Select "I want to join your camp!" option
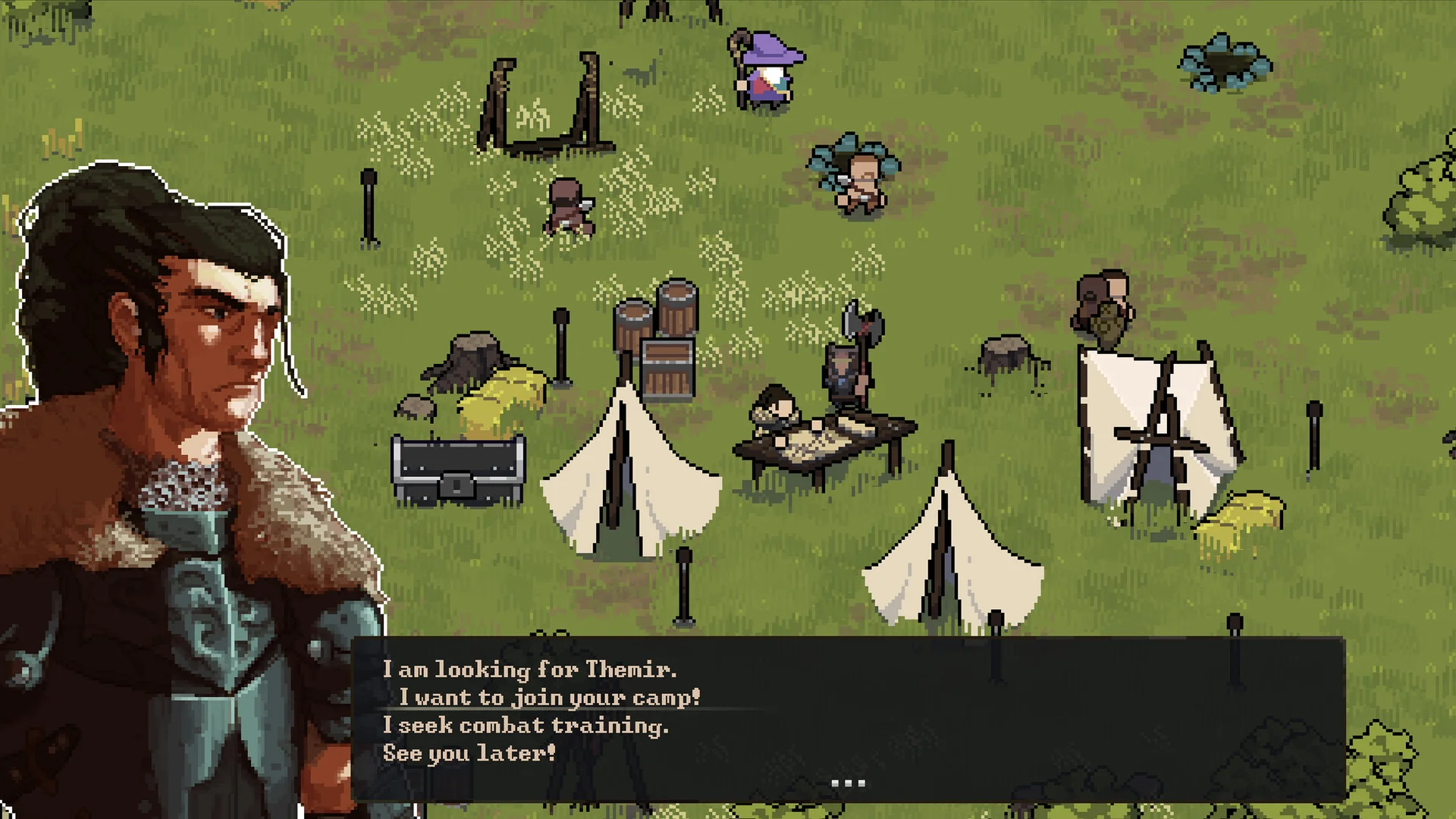1456x819 pixels. (549, 698)
